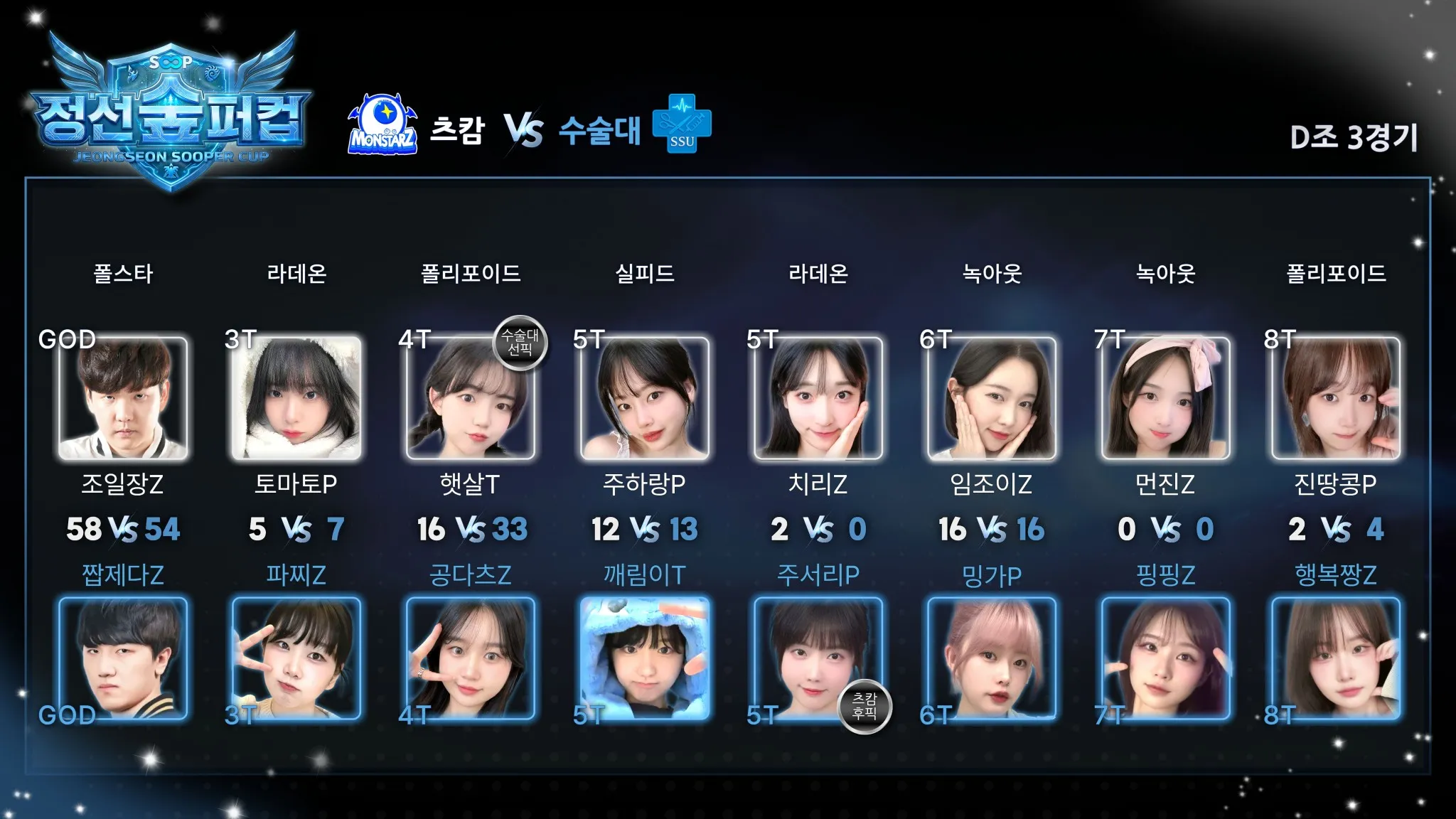Viewport: 1456px width, 819px height.
Task: Open the 공다츠Z player portrait
Action: [470, 658]
